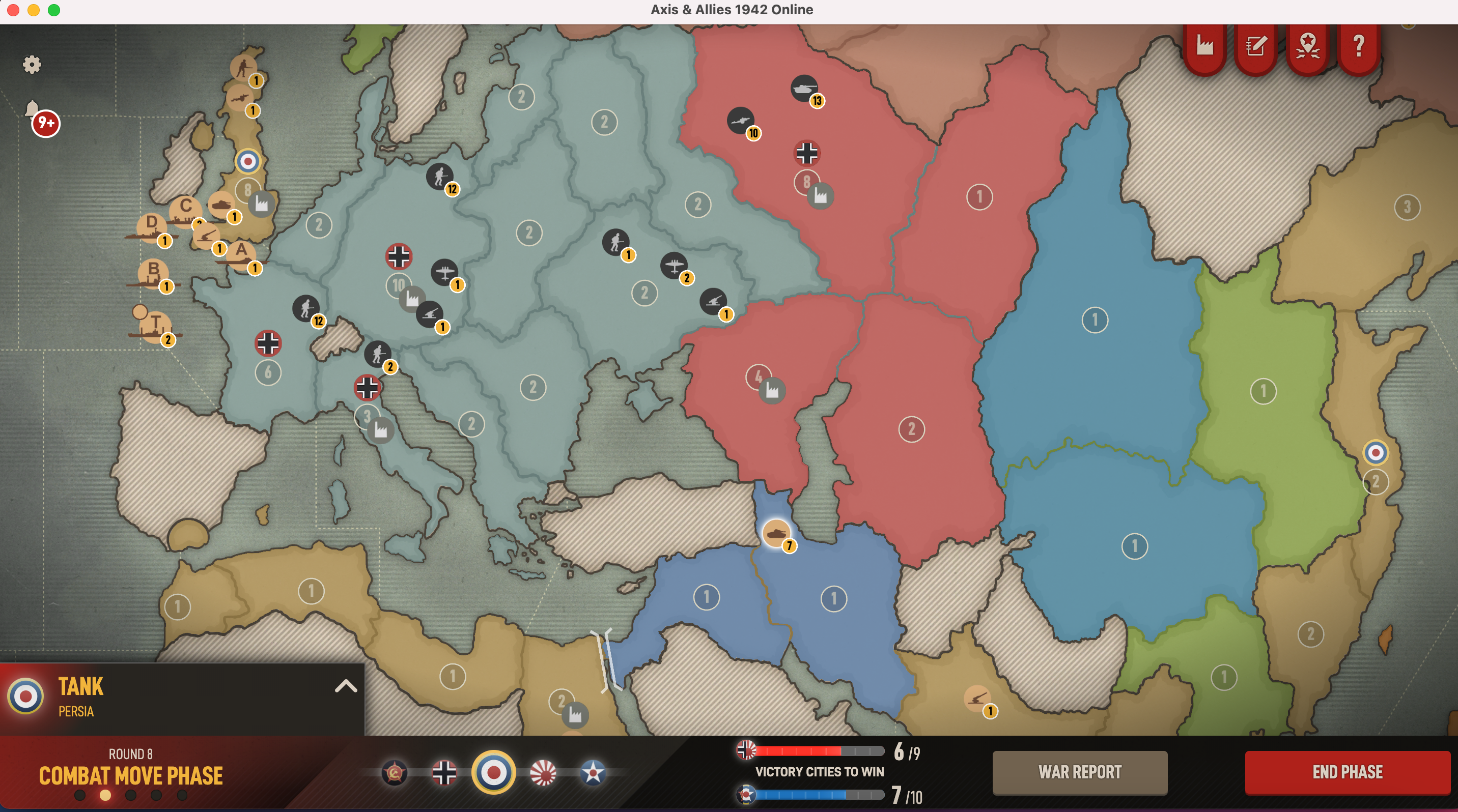1458x812 pixels.
Task: Select the Japan rising sun turn icon
Action: point(543,772)
